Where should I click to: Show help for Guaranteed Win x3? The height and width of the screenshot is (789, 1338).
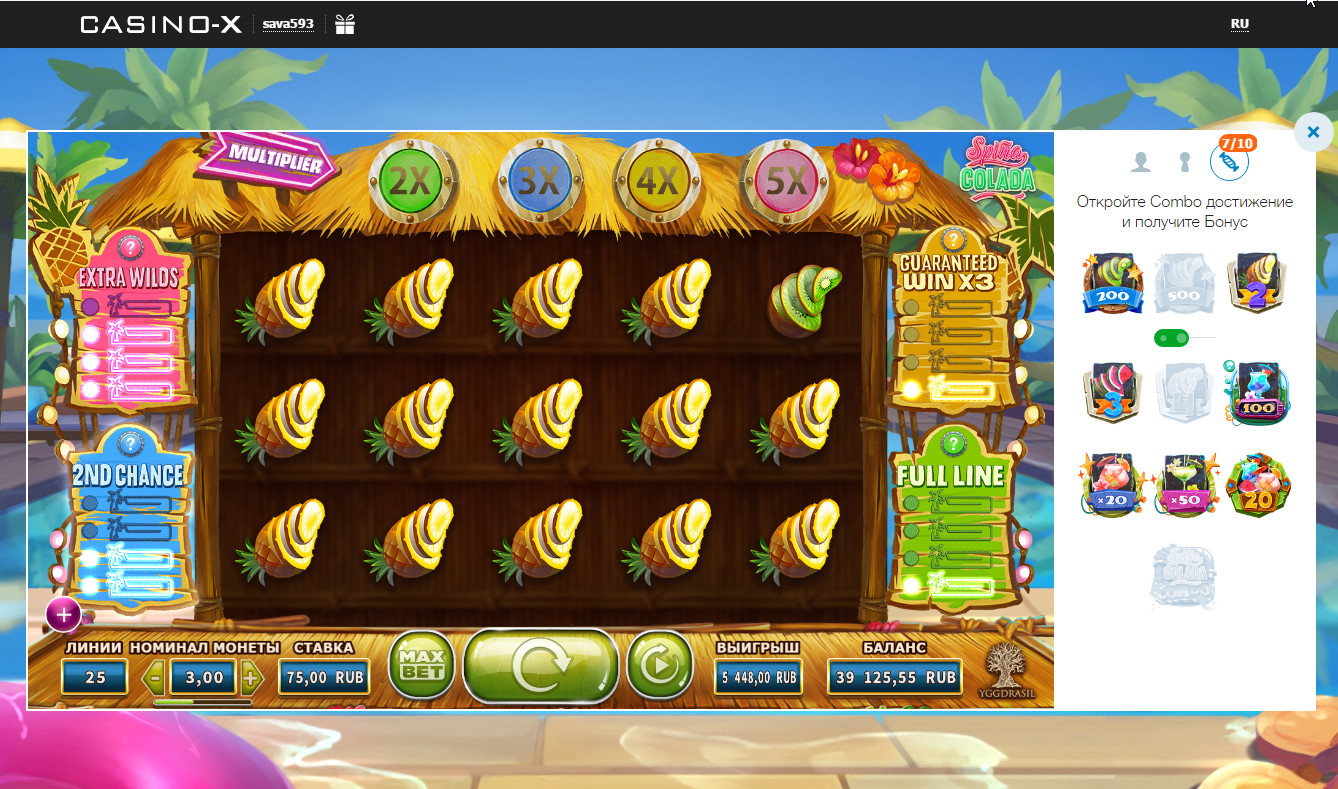click(952, 240)
